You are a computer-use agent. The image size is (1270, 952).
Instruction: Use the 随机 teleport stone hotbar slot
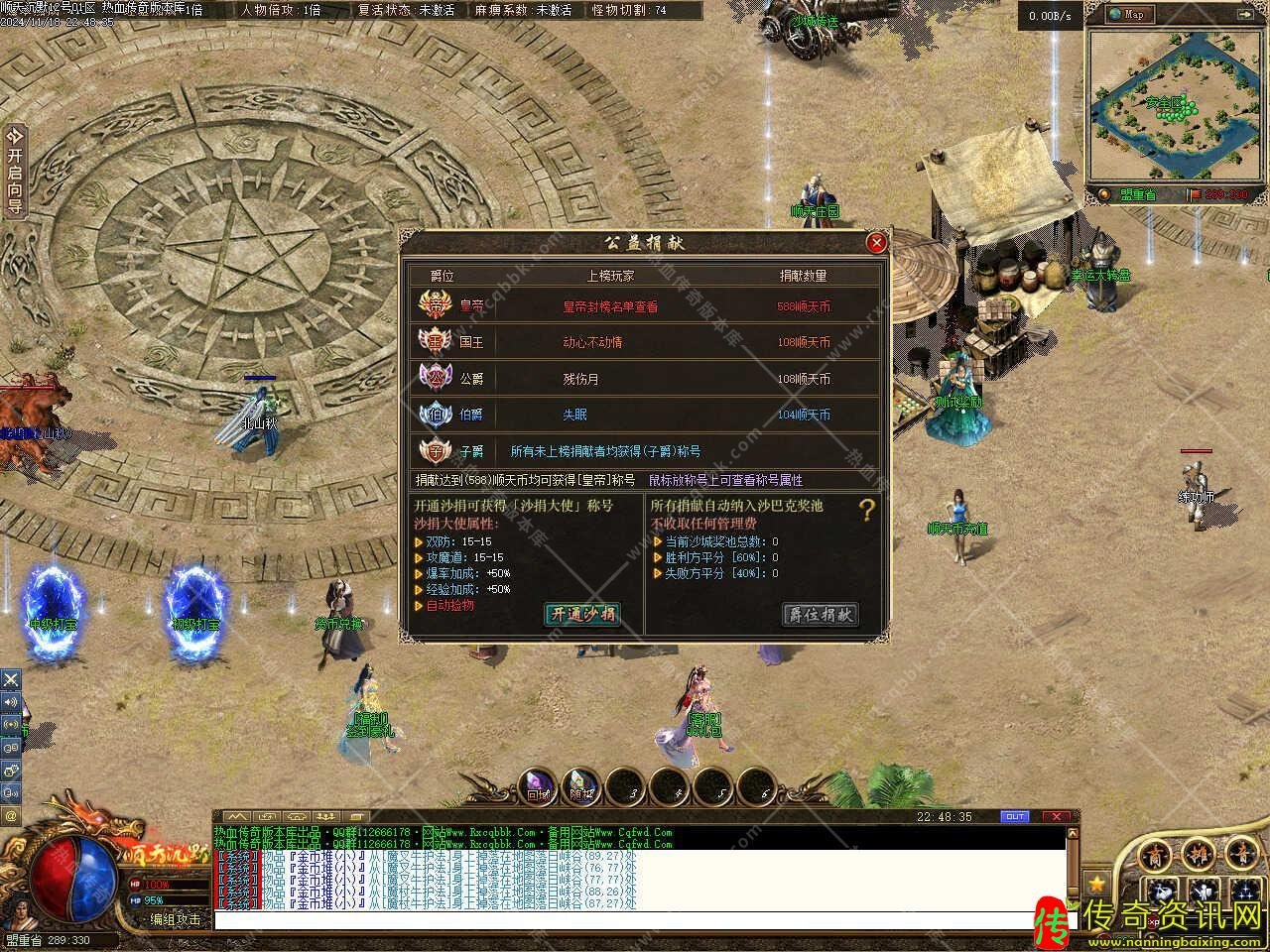581,786
